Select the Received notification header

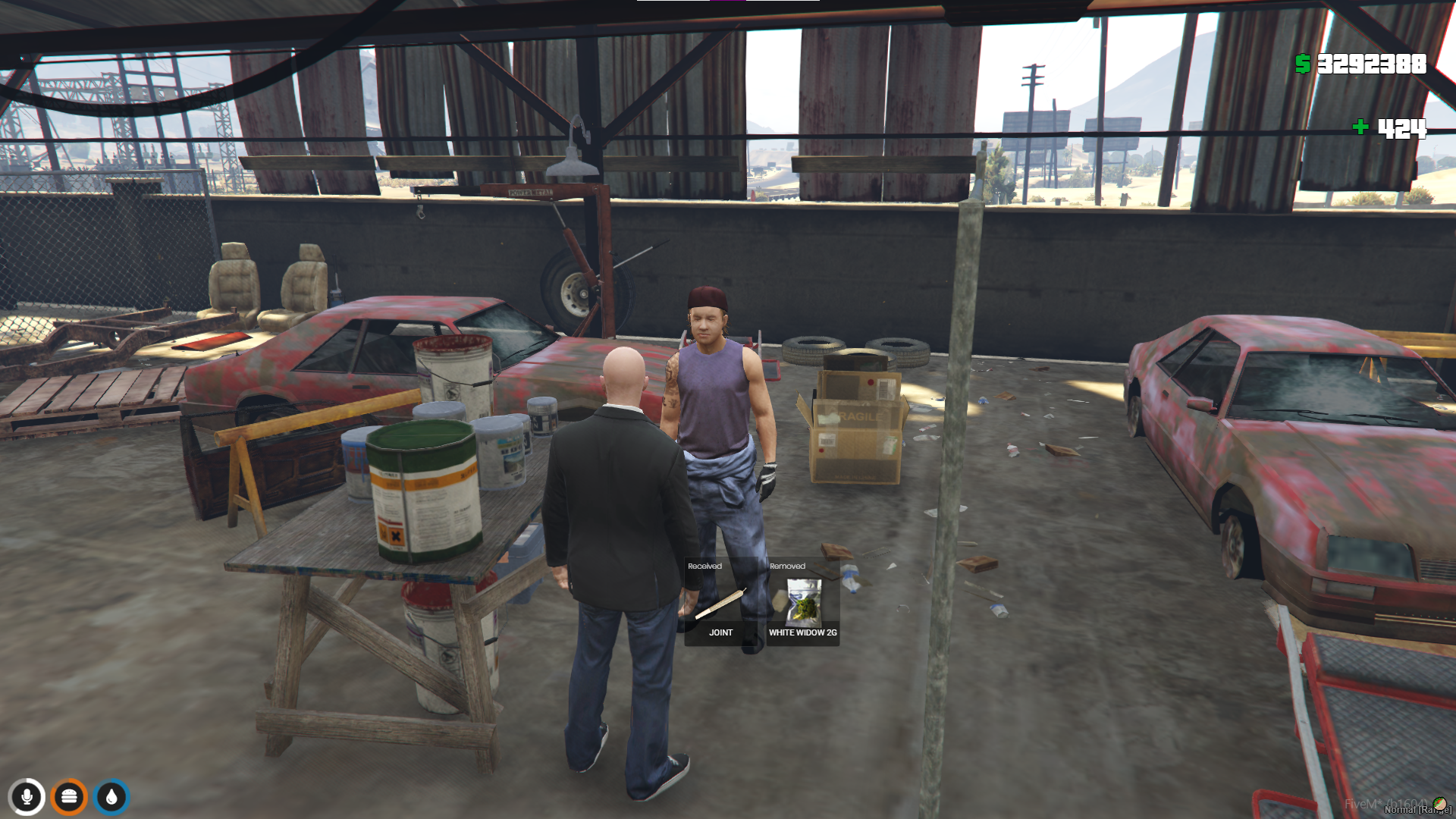click(705, 565)
